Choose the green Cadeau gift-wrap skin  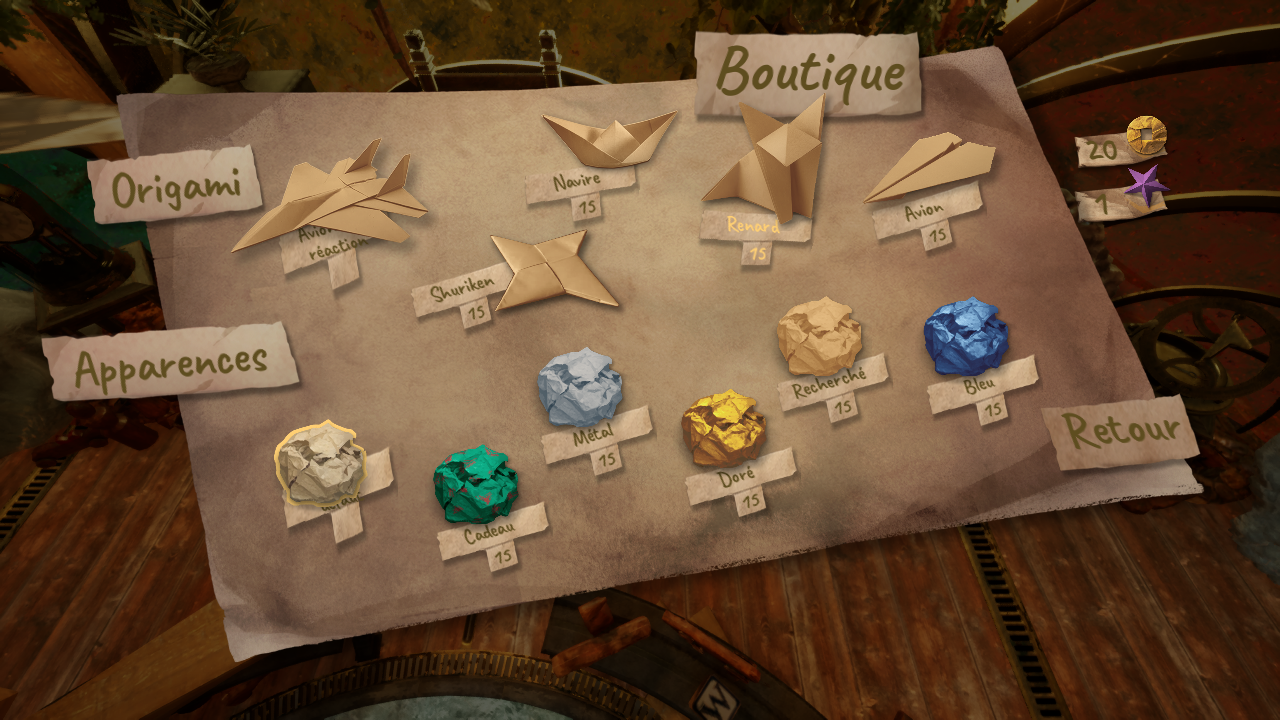tap(475, 485)
